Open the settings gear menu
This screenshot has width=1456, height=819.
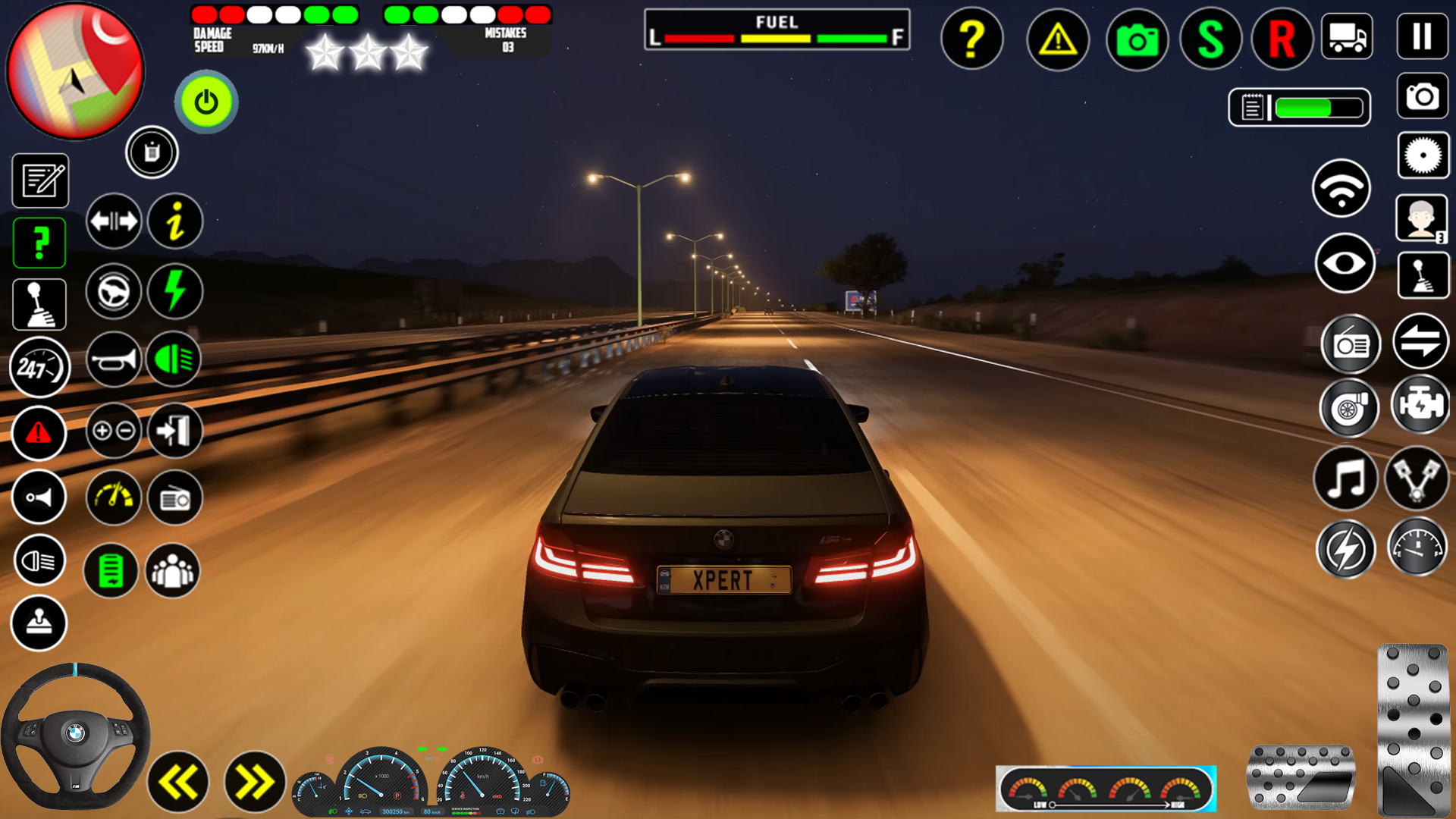1423,155
